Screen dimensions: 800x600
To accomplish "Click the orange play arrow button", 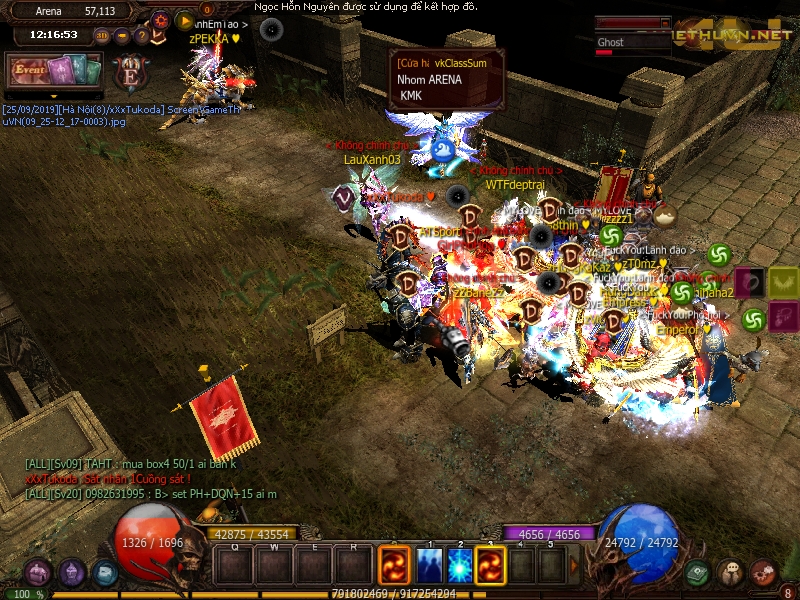I will pos(184,20).
